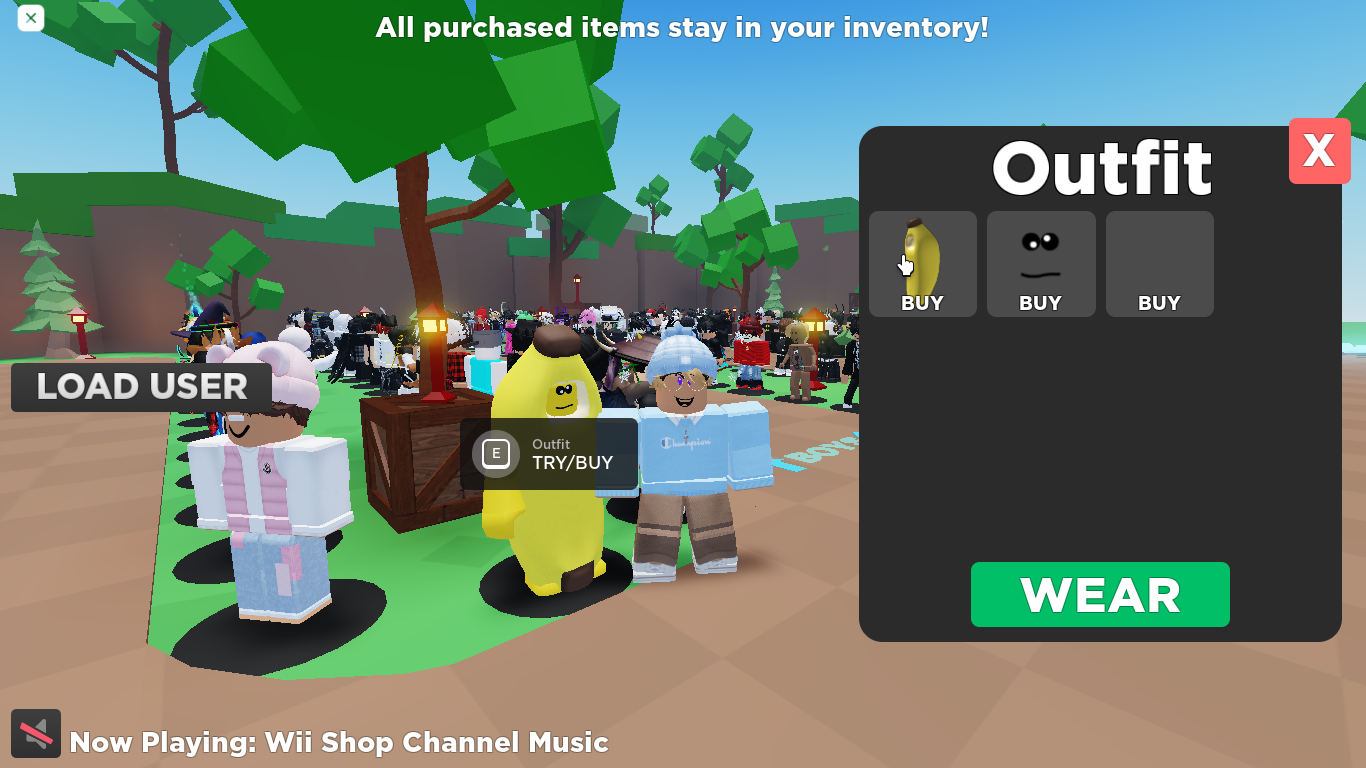
Task: Click the LOAD USER button
Action: [141, 387]
